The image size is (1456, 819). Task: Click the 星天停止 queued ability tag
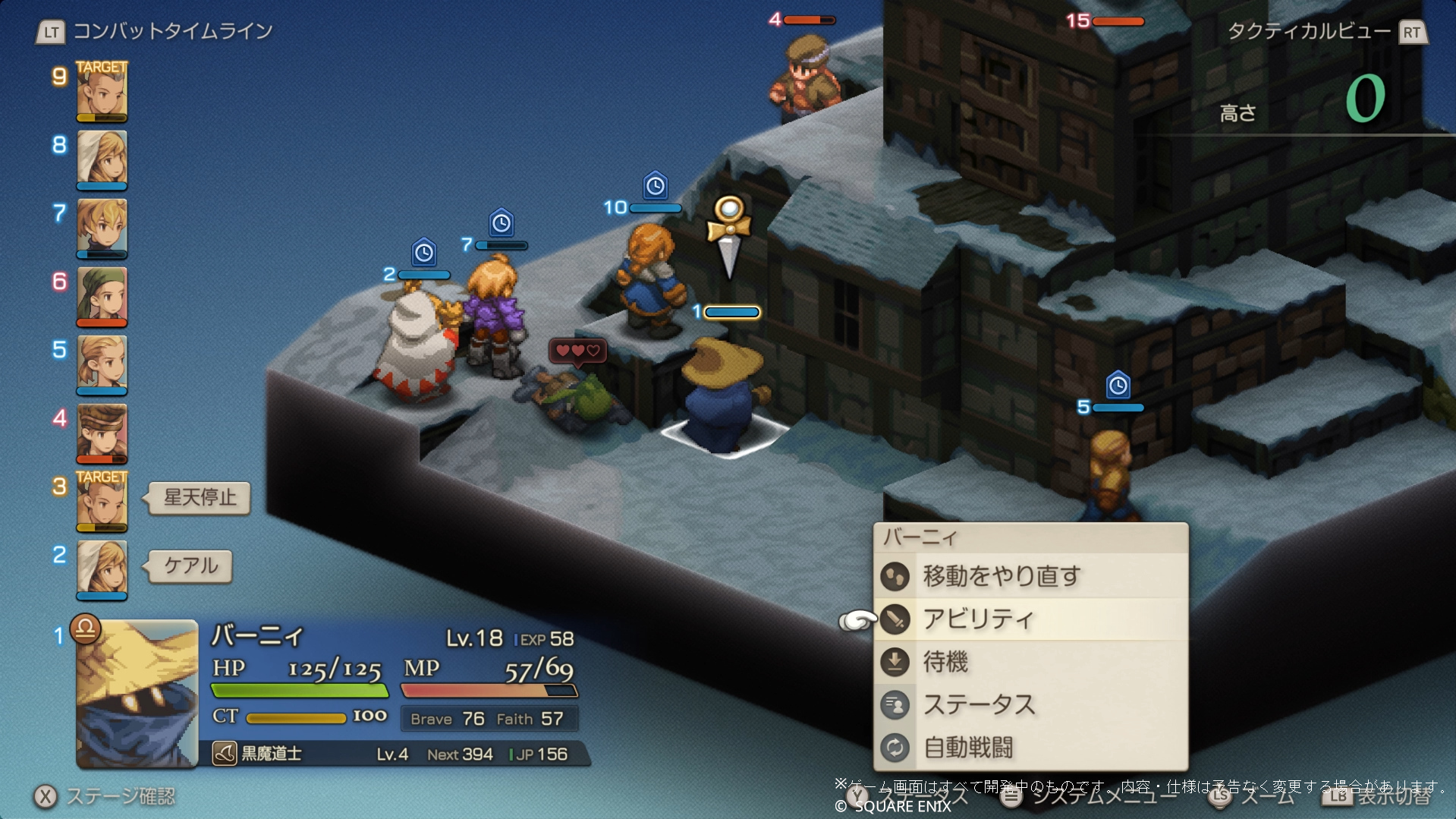point(200,498)
